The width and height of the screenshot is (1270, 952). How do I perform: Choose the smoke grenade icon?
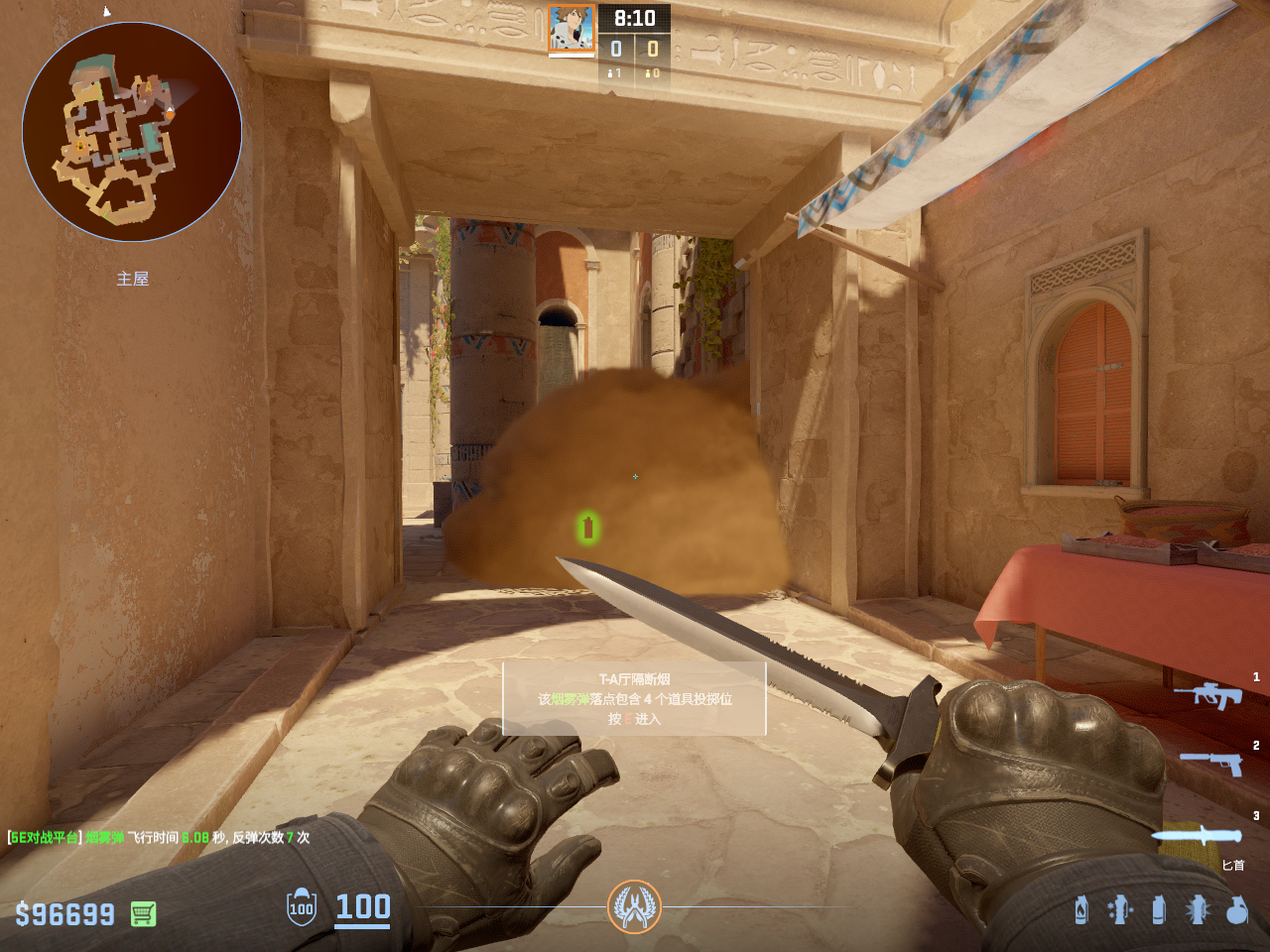pyautogui.click(x=1159, y=909)
